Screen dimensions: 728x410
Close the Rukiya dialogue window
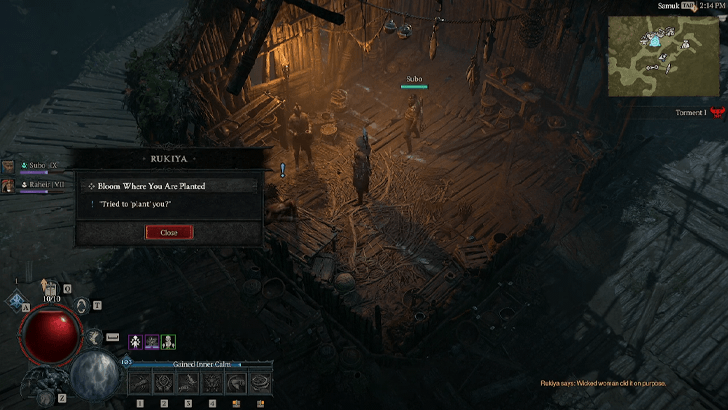tap(169, 232)
